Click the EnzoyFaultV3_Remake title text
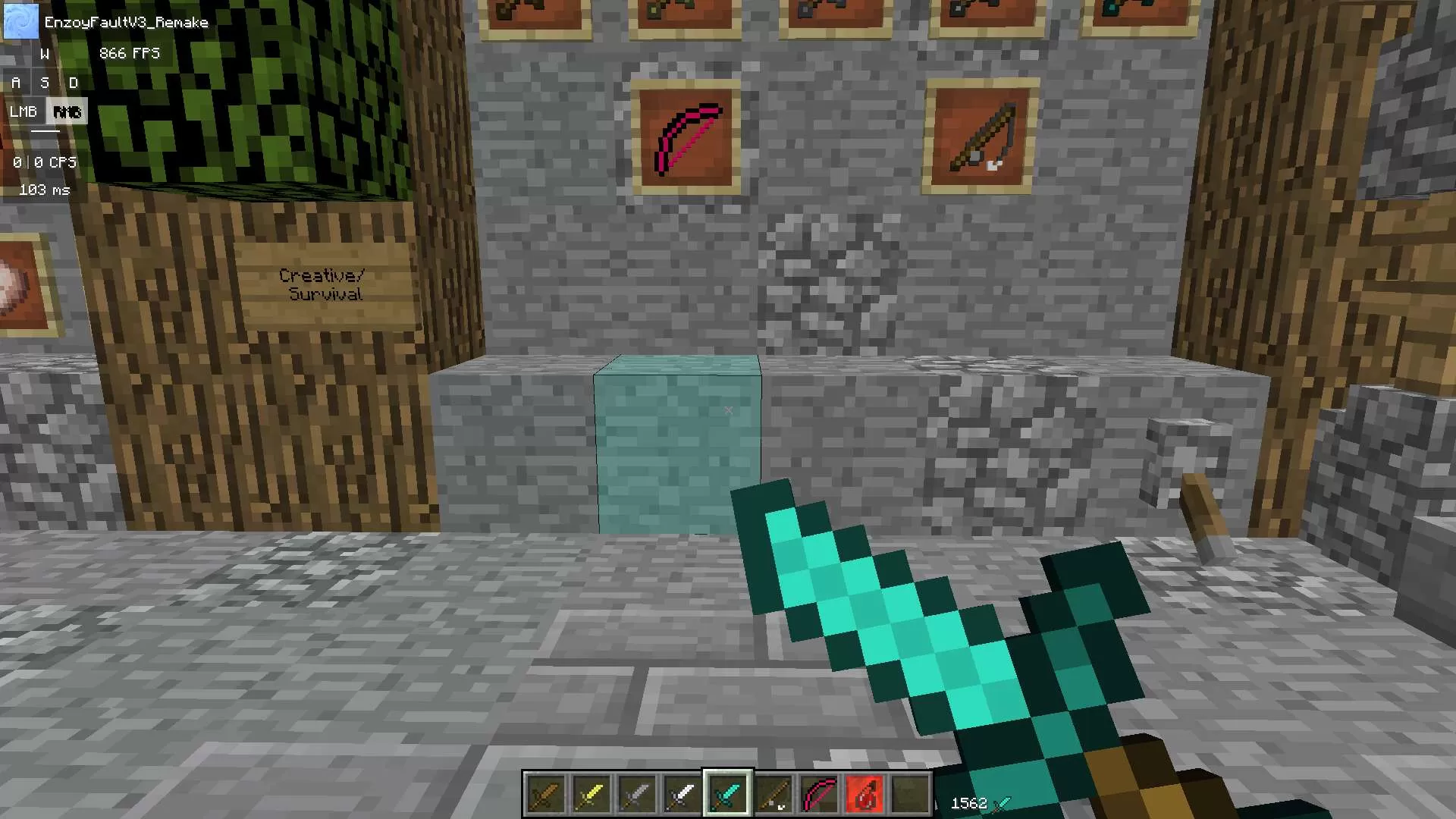Screen dimensions: 1456x819 coord(127,22)
